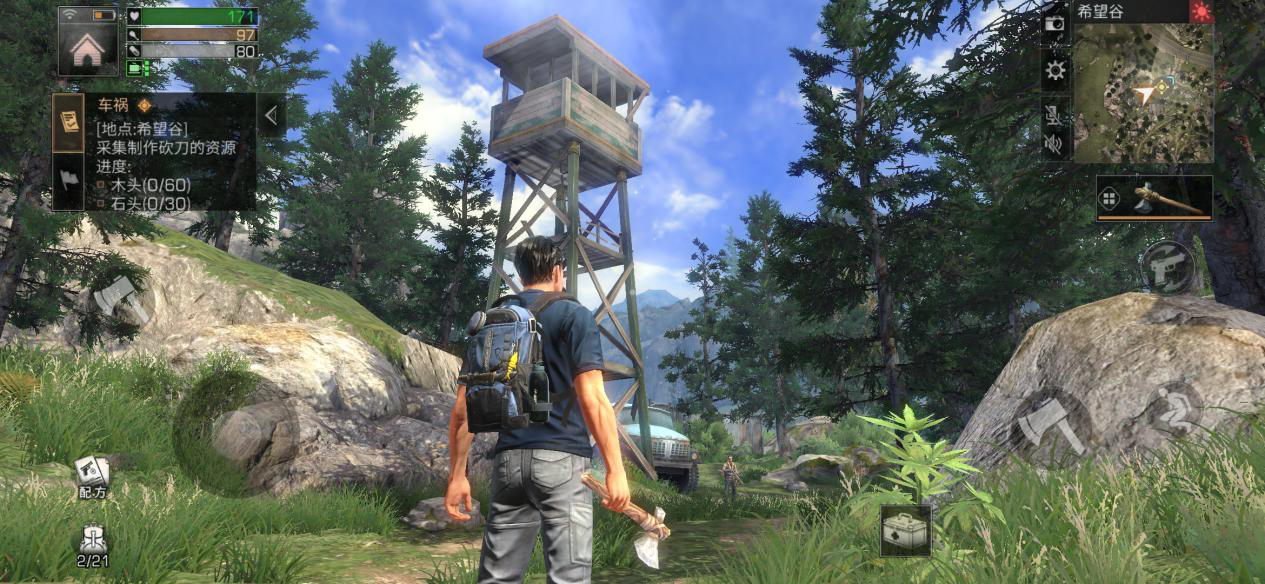Check the sun weather icon

[1200, 12]
